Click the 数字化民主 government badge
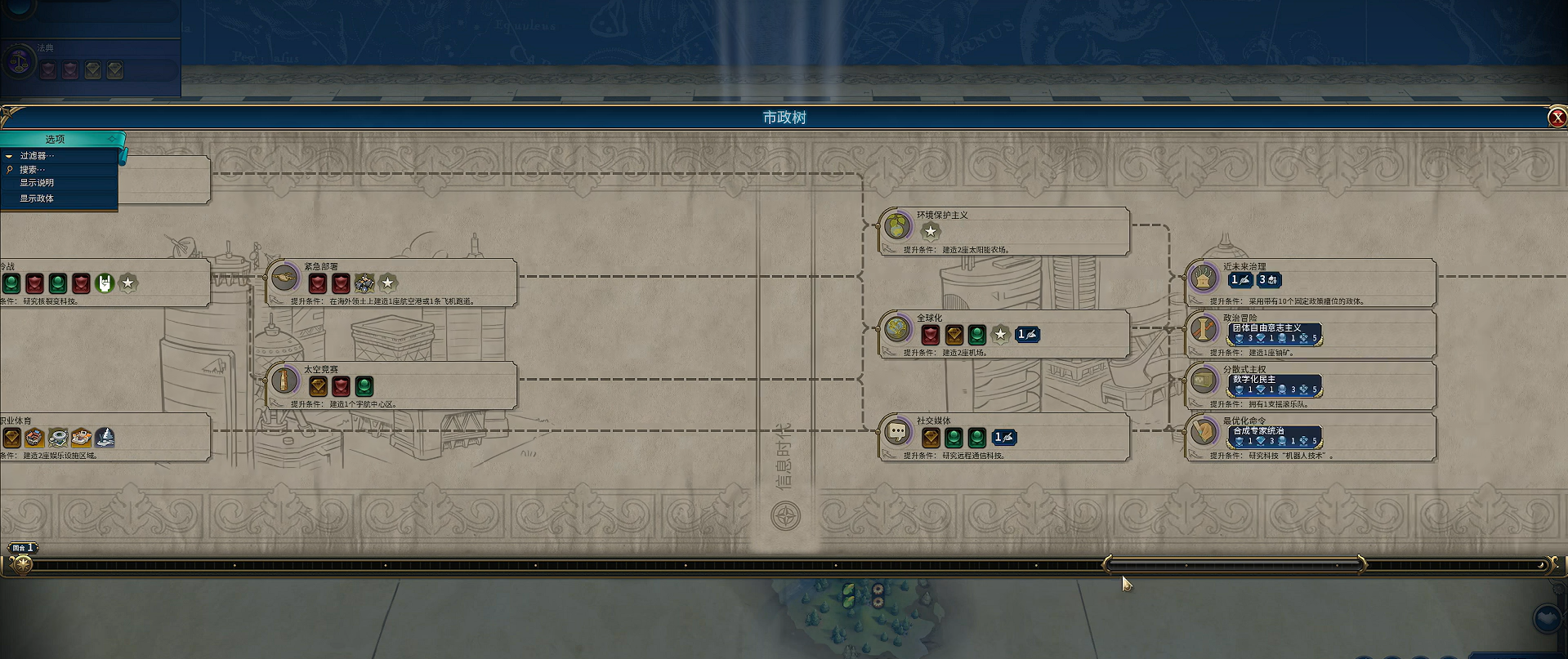The height and width of the screenshot is (659, 1568). pos(1274,385)
